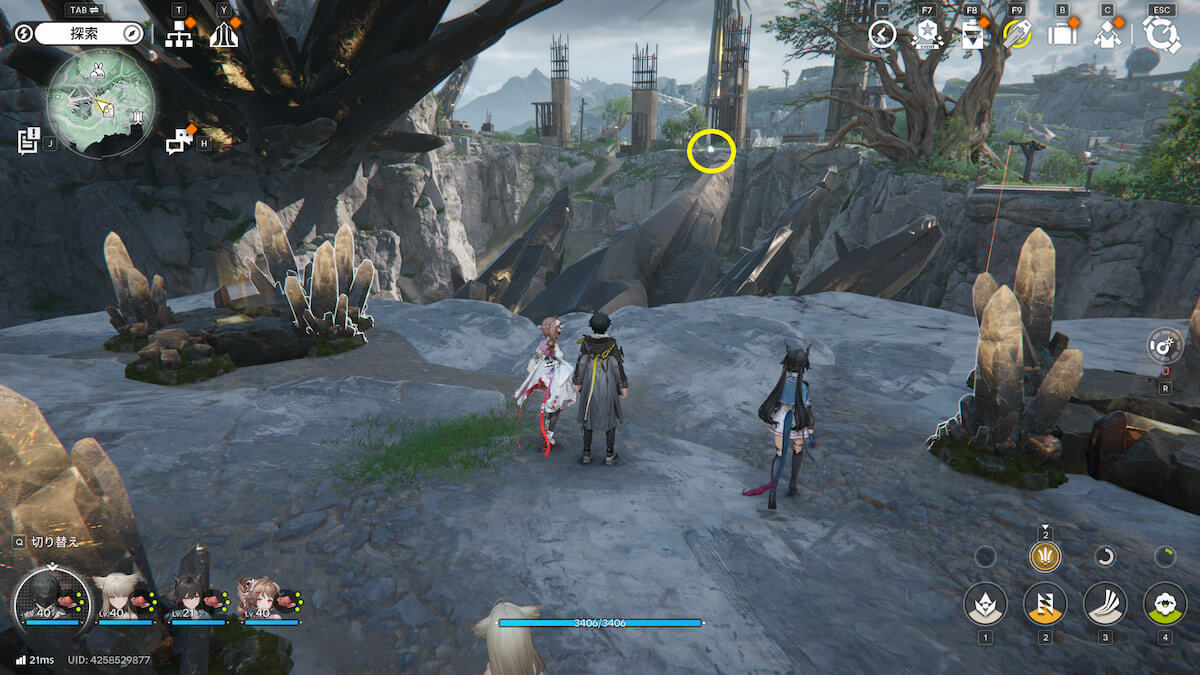Open the star event icon
The image size is (1200, 675).
pos(927,35)
